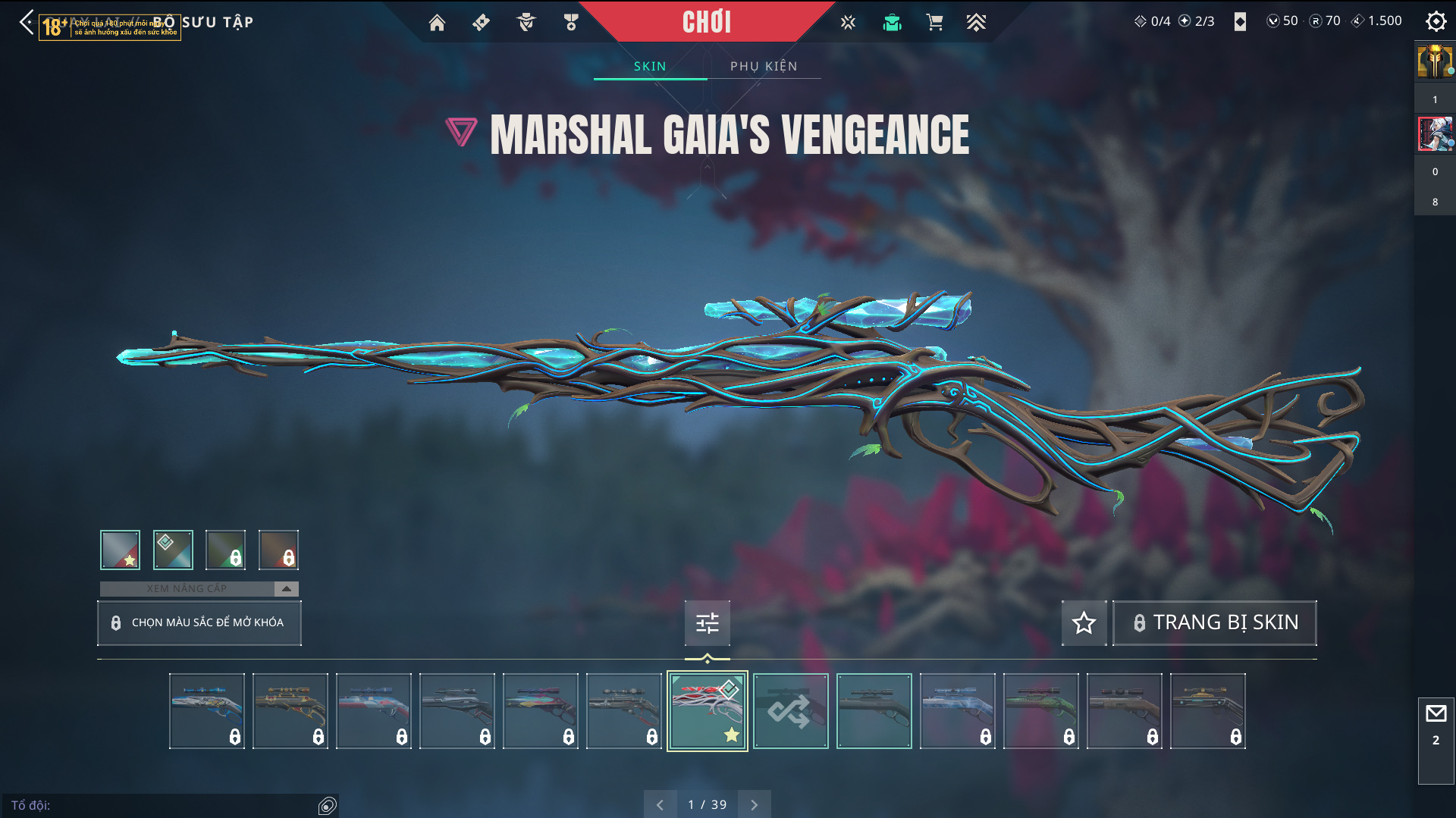This screenshot has width=1456, height=818.
Task: Switch to the PHỤ KIỆN tab
Action: pyautogui.click(x=764, y=67)
